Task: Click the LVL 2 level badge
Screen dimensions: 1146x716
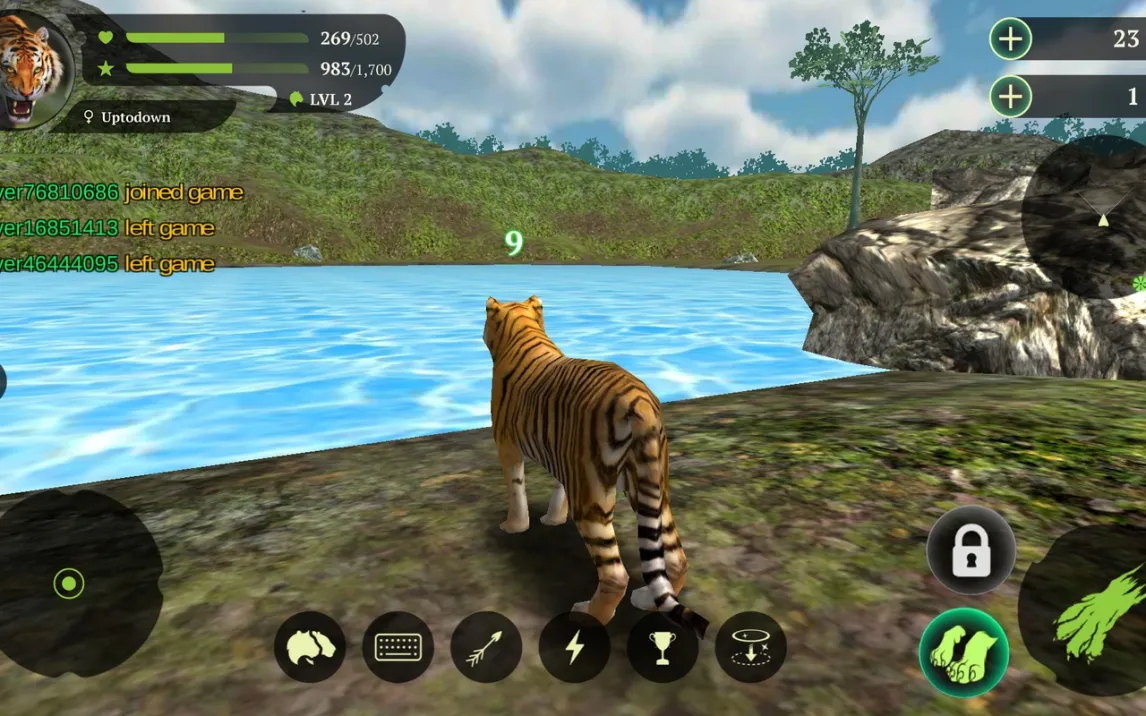Action: click(x=322, y=99)
